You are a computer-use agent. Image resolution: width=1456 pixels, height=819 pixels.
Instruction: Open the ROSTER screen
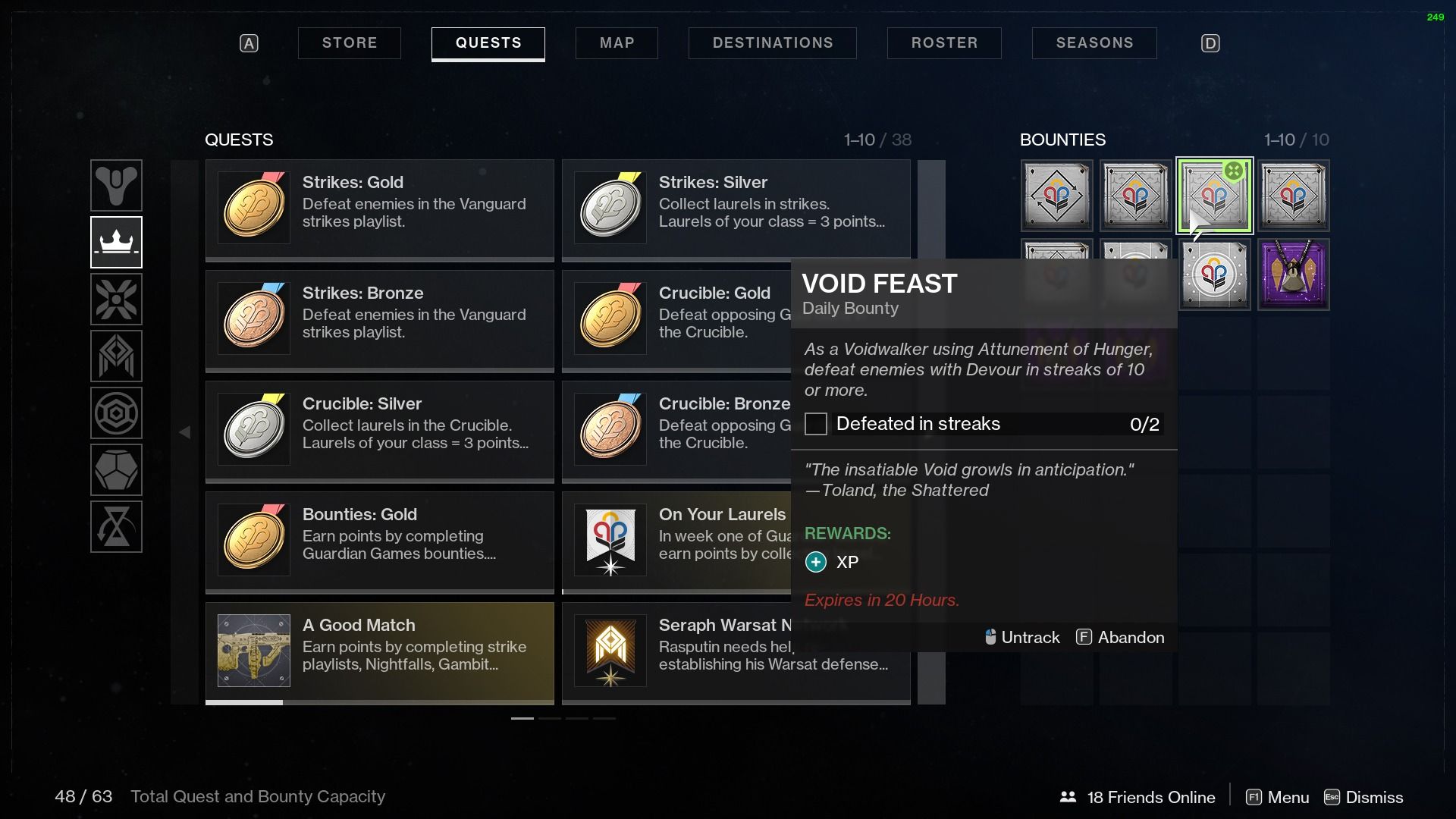(x=944, y=43)
